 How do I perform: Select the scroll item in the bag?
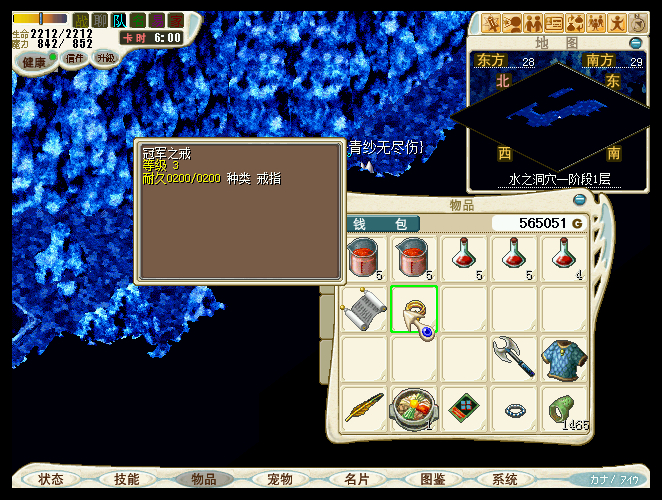coord(363,309)
